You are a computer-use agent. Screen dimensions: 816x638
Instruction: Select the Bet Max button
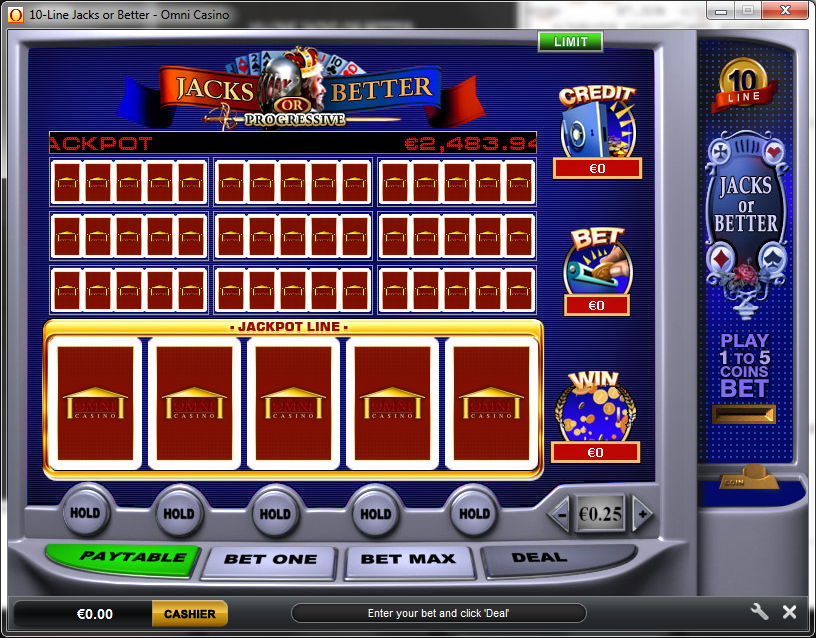tap(409, 559)
